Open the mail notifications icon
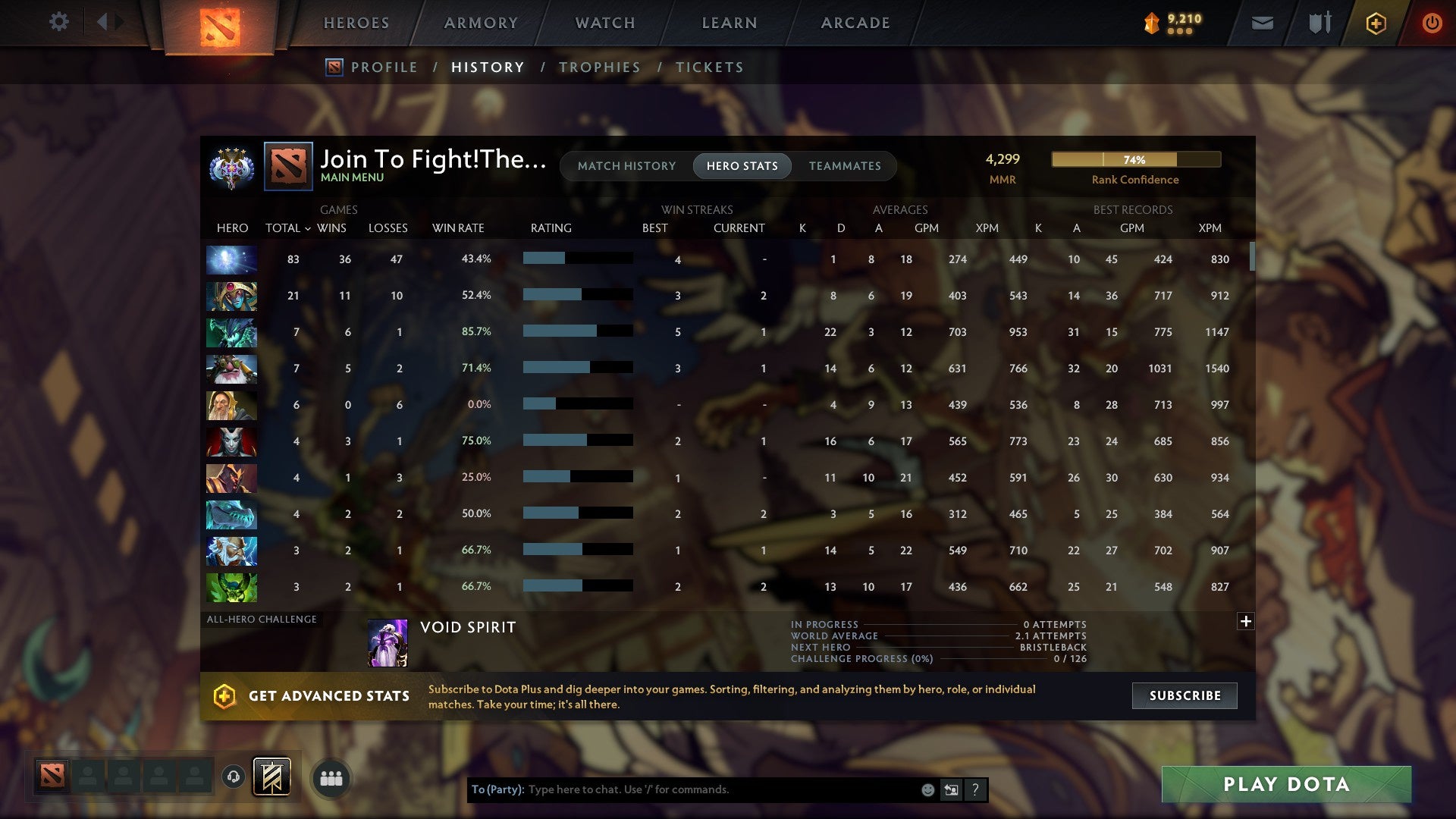Screen dimensions: 1456x819 click(x=1261, y=23)
